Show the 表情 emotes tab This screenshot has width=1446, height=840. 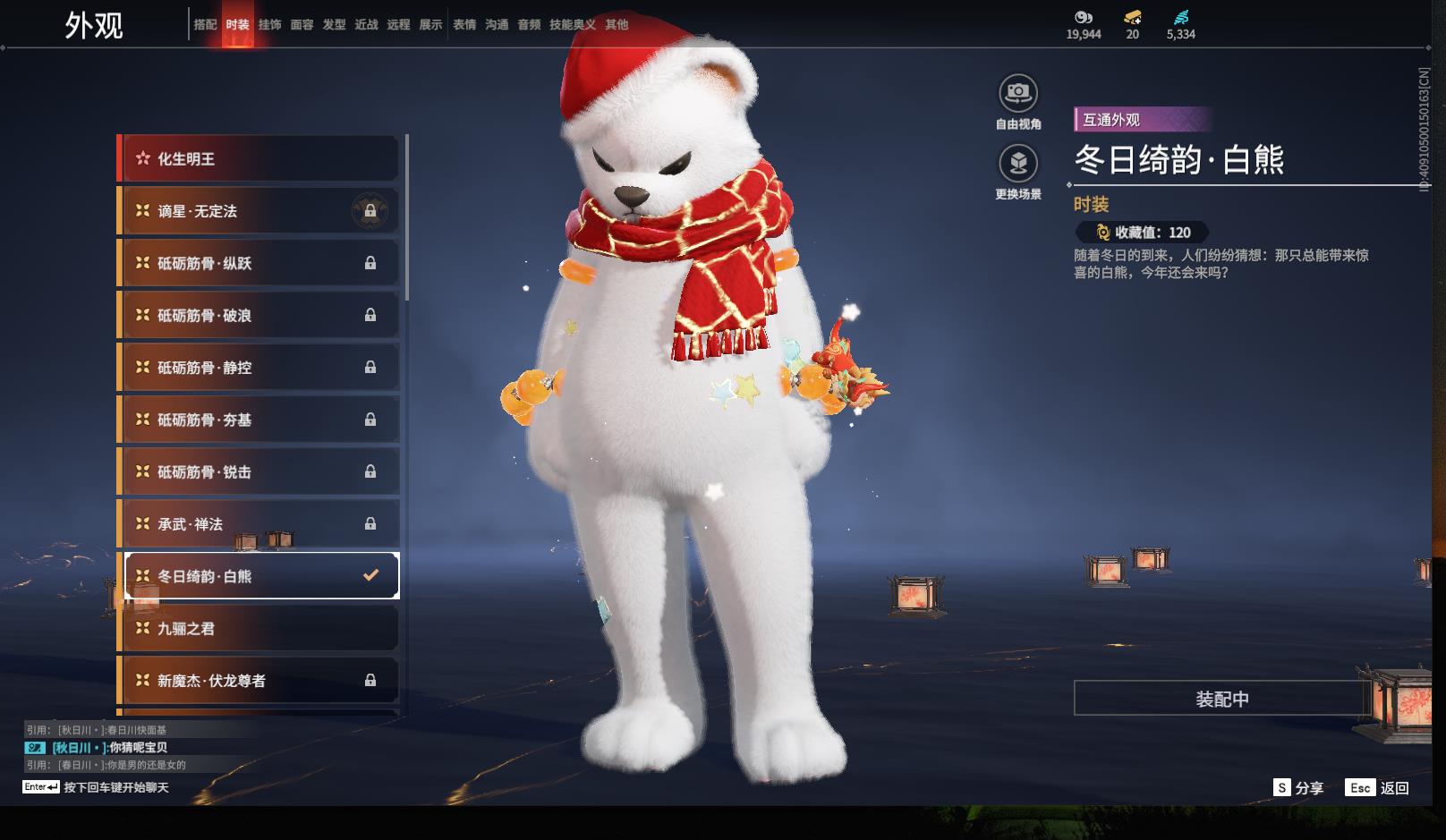[464, 25]
